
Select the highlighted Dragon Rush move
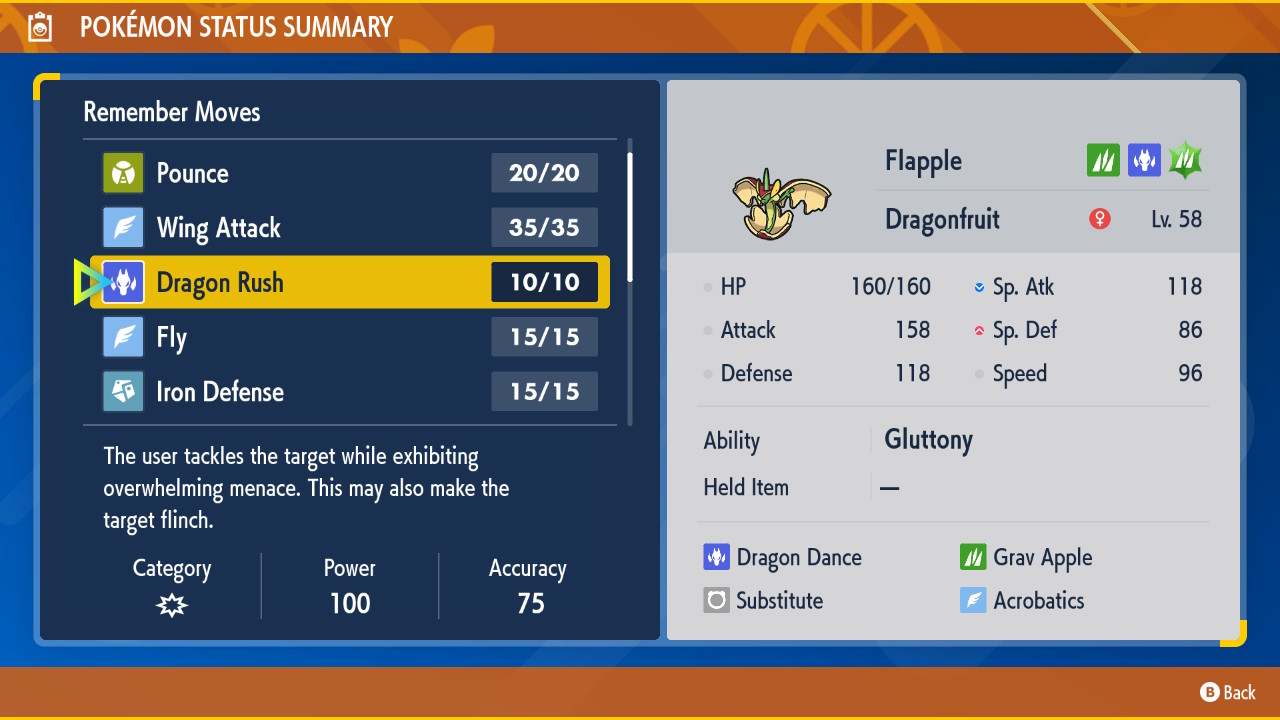coord(350,282)
